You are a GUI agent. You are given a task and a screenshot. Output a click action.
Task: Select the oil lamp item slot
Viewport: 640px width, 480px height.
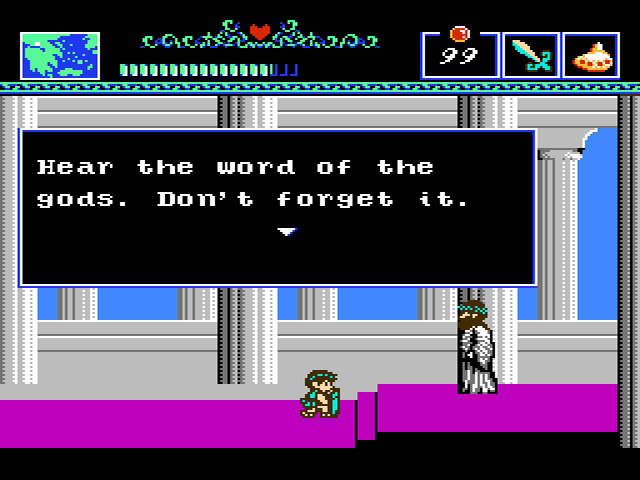[x=591, y=56]
